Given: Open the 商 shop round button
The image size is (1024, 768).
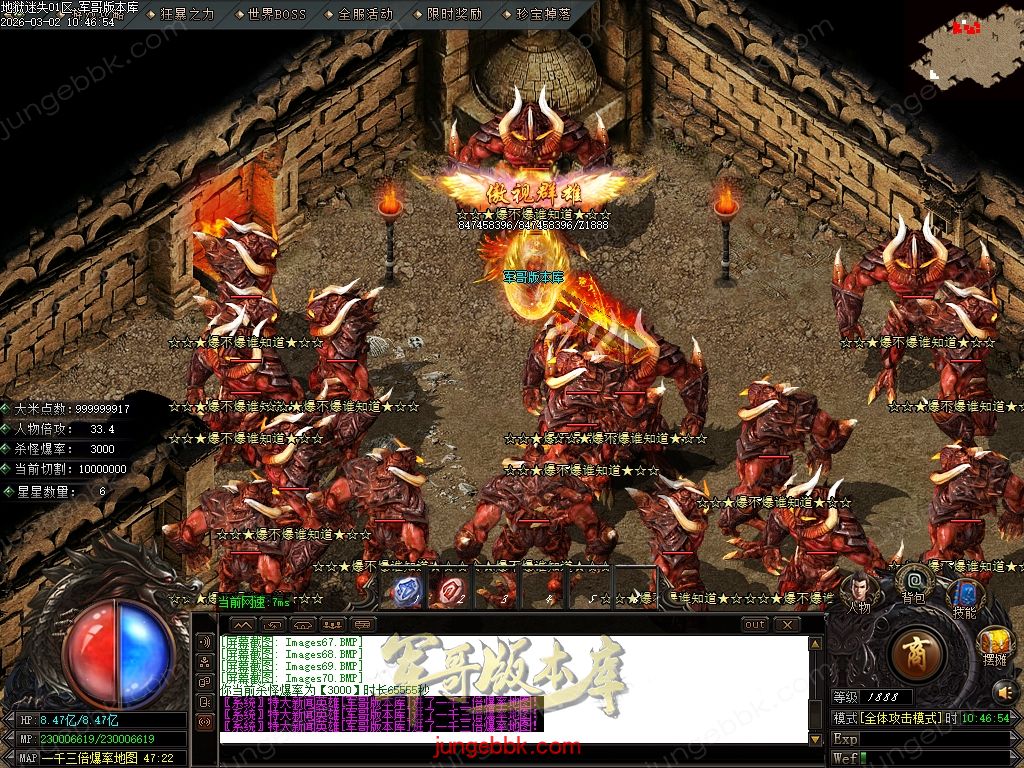Looking at the screenshot, I should [915, 654].
